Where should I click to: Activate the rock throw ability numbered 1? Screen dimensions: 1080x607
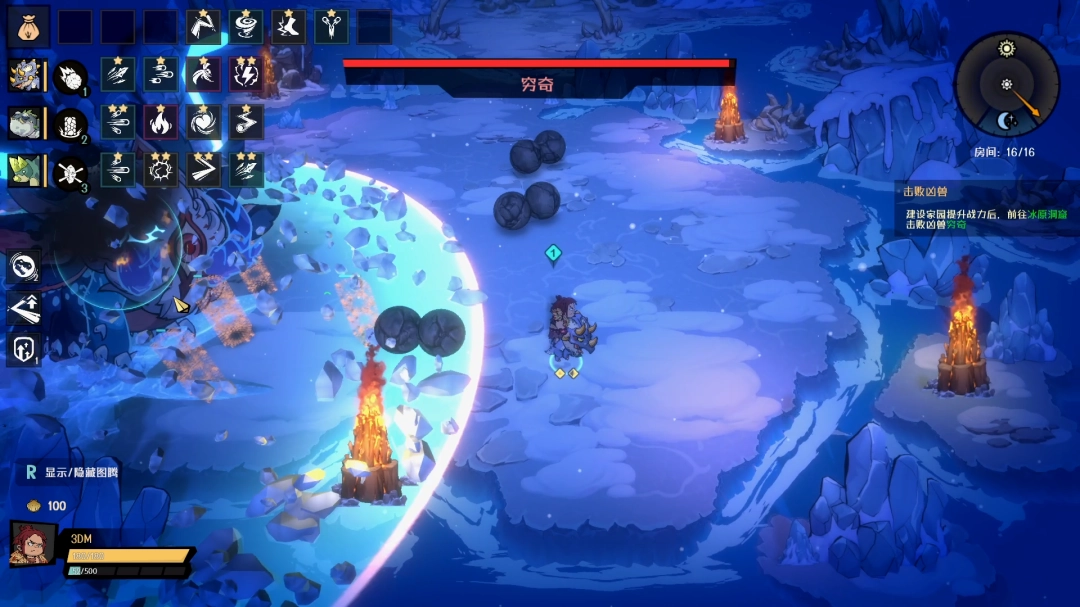coord(70,76)
